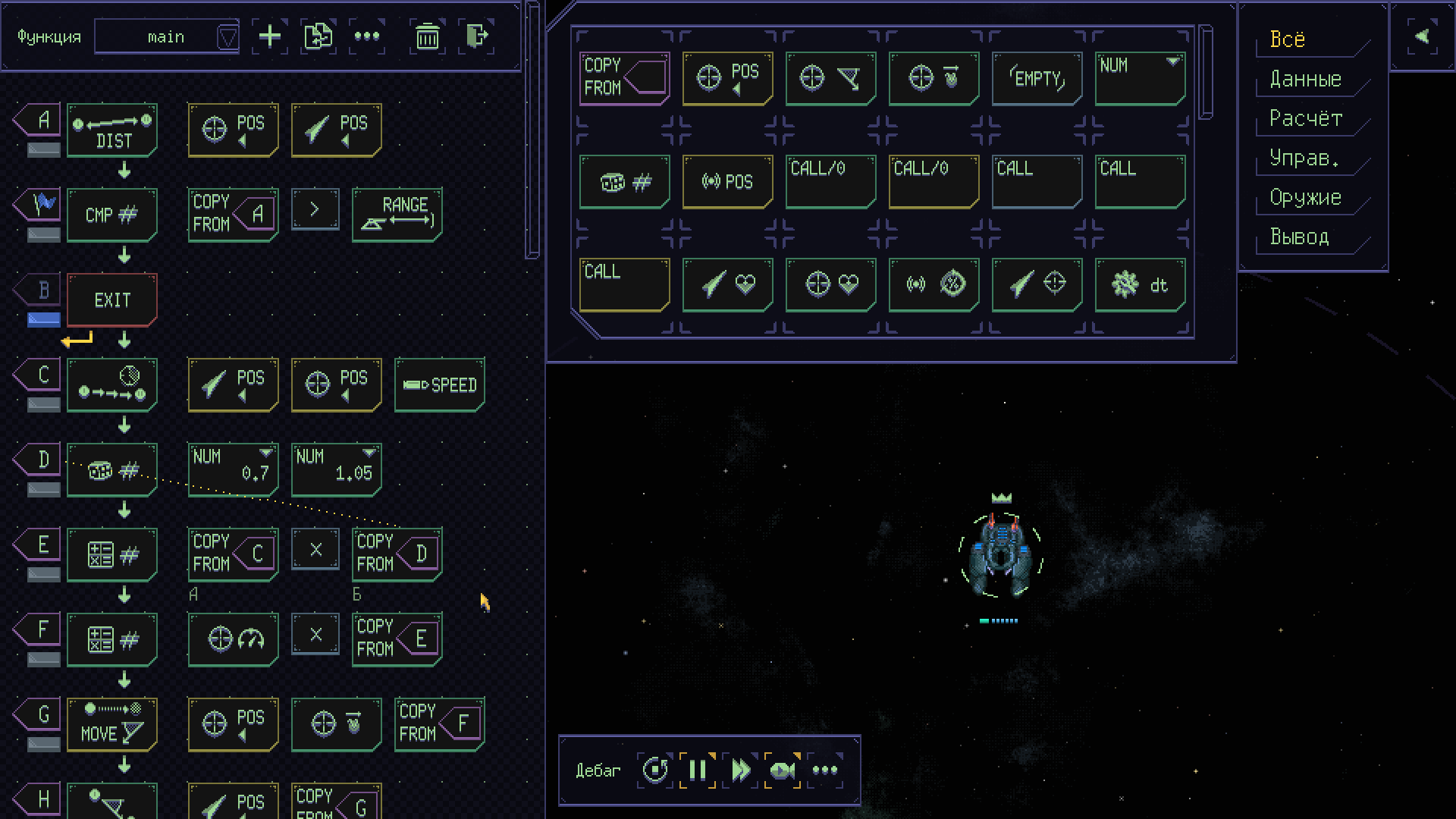The height and width of the screenshot is (819, 1456).
Task: Collapse the palette with arrow button
Action: (x=1422, y=36)
